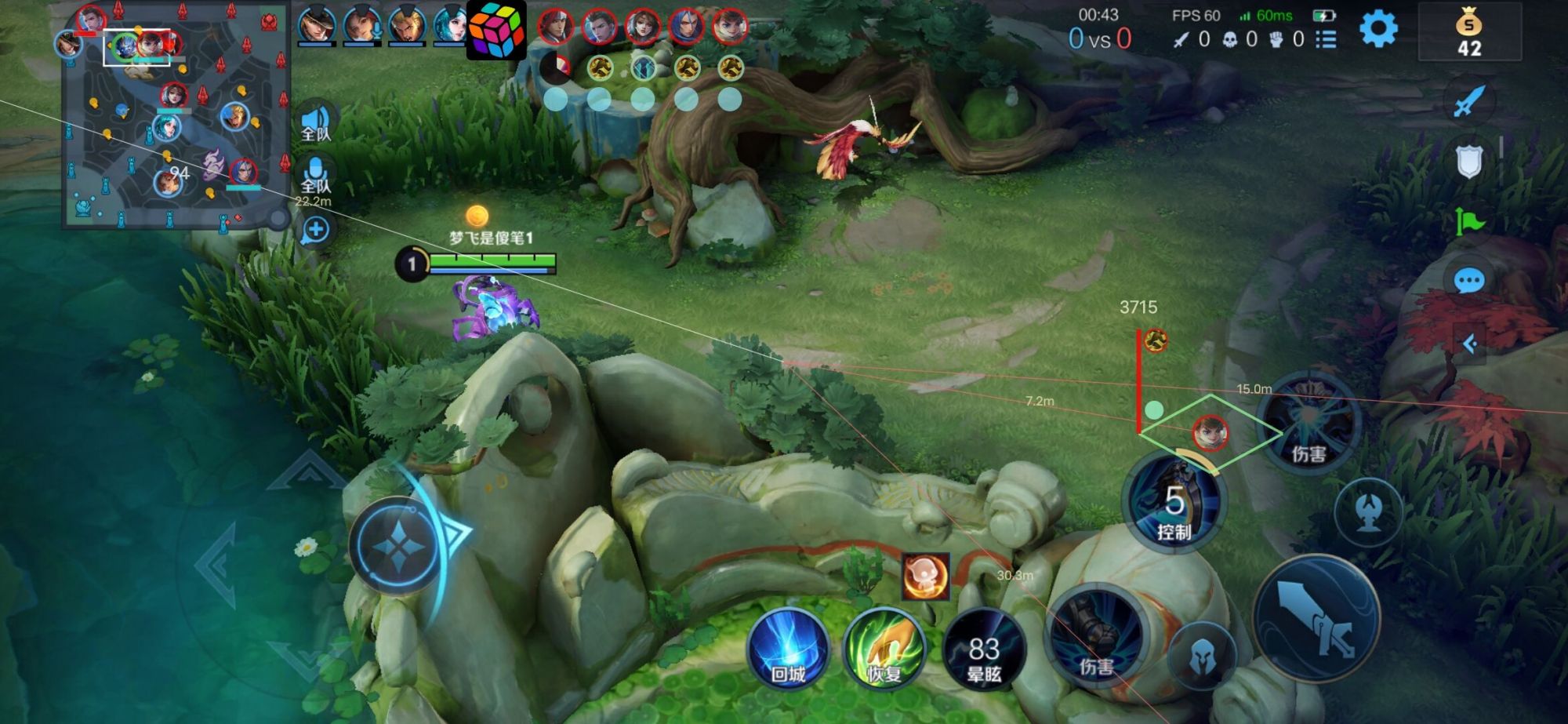This screenshot has width=1568, height=724.
Task: Open the settings gear menu
Action: point(1378,30)
